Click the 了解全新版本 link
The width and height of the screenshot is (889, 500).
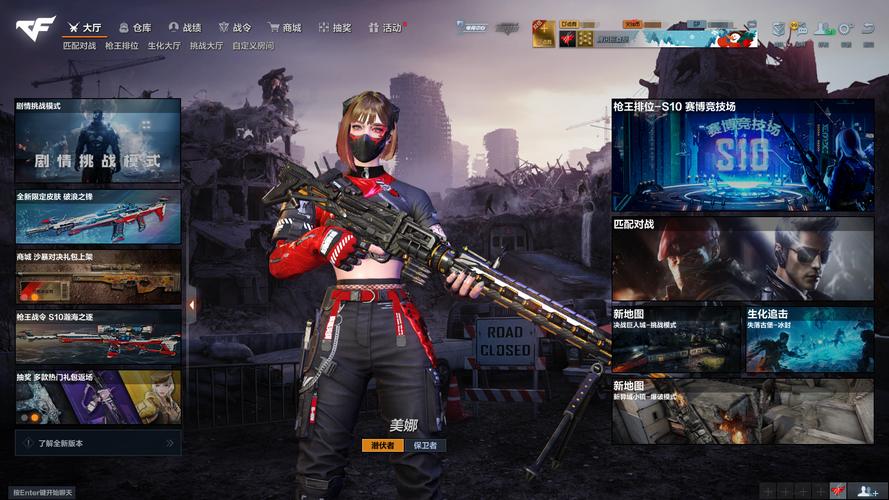96,442
